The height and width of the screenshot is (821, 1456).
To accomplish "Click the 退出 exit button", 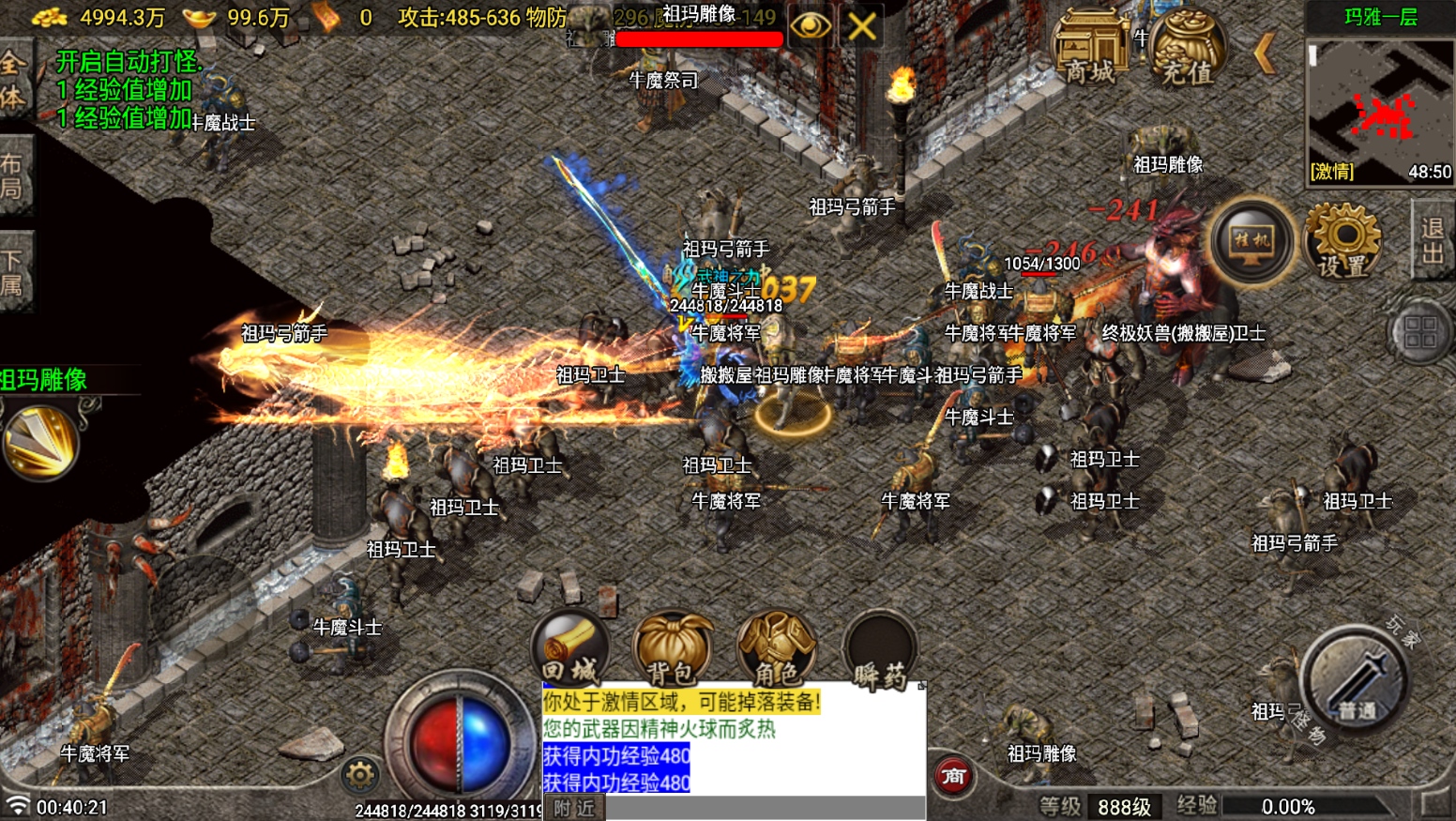I will coord(1432,240).
